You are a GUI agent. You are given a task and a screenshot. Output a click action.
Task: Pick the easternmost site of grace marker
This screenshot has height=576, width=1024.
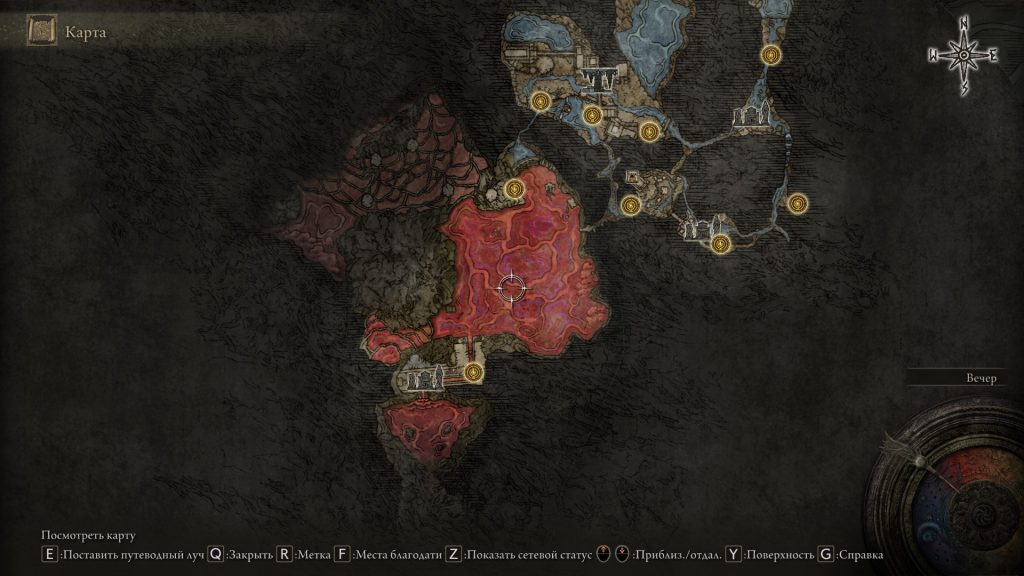click(x=797, y=203)
